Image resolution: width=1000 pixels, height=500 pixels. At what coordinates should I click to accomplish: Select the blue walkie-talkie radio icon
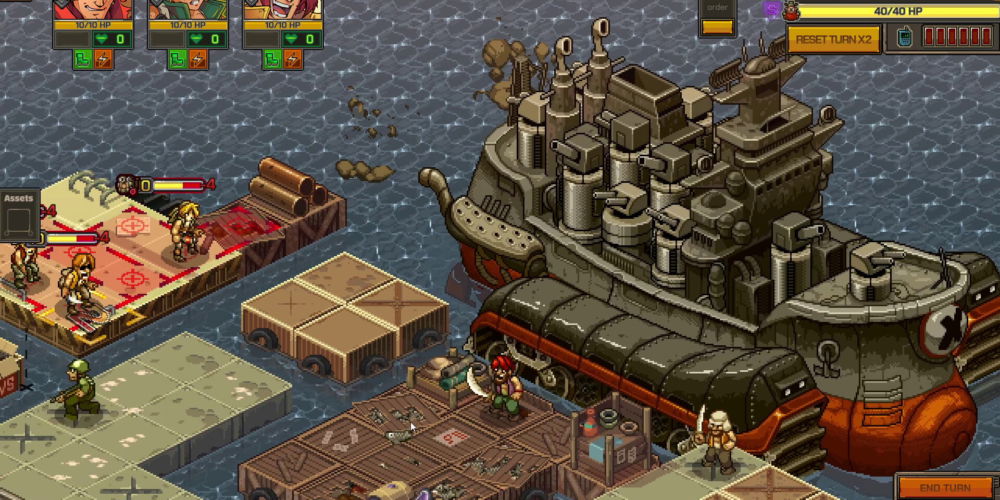(x=905, y=38)
